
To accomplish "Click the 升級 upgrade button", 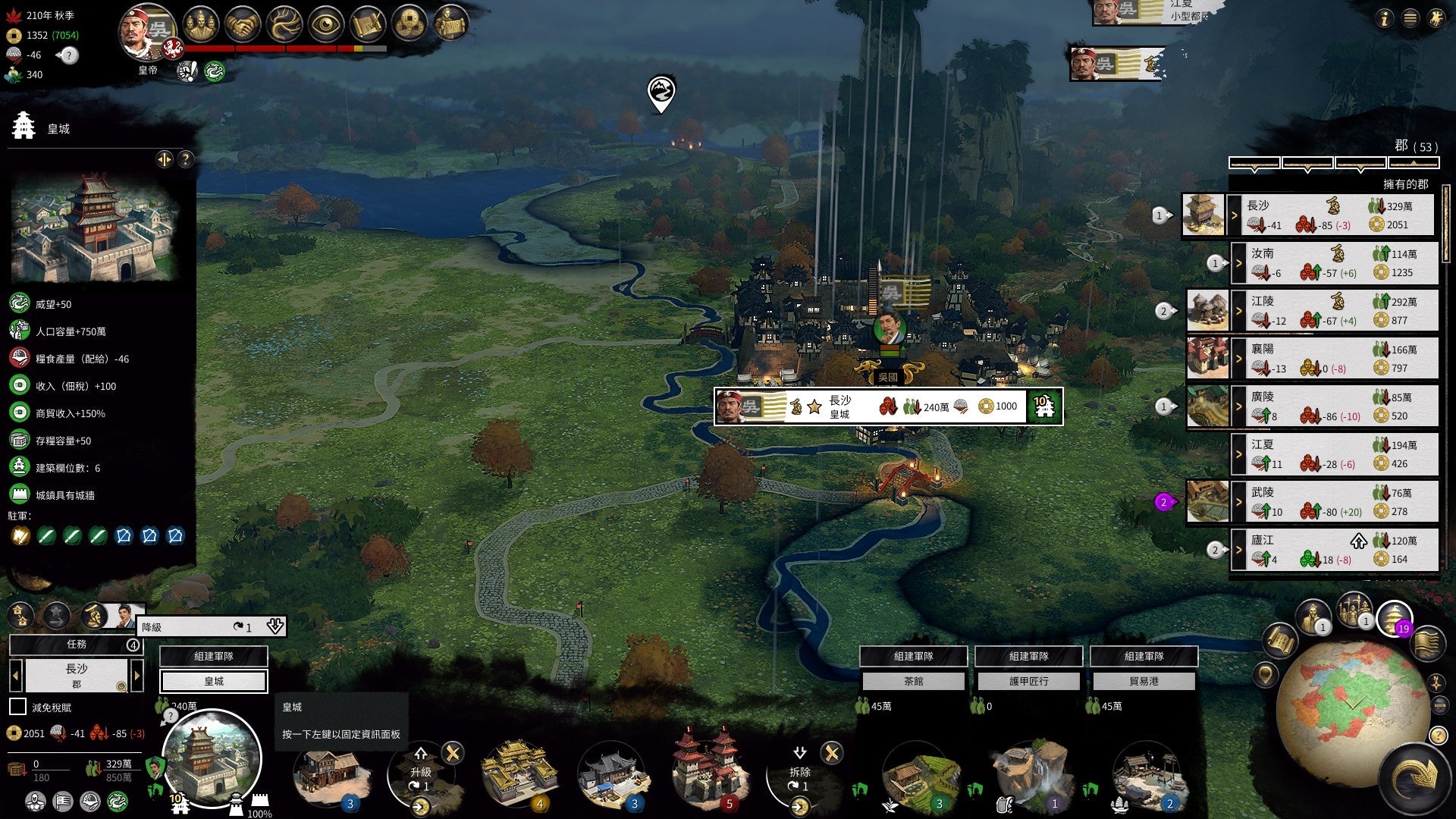I will point(421,772).
